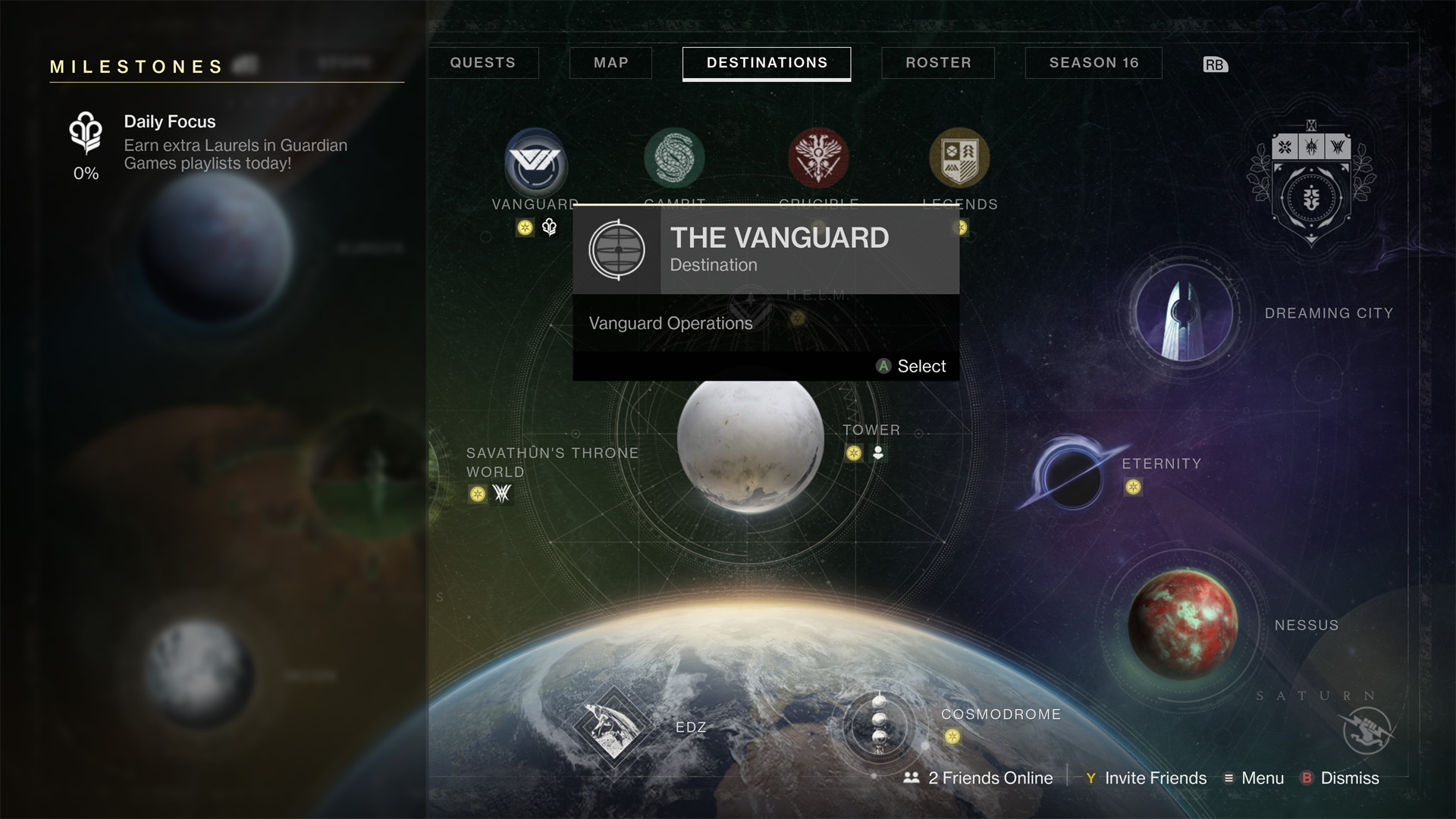This screenshot has height=819, width=1456.
Task: Travel to the Dreaming City
Action: [x=1185, y=312]
